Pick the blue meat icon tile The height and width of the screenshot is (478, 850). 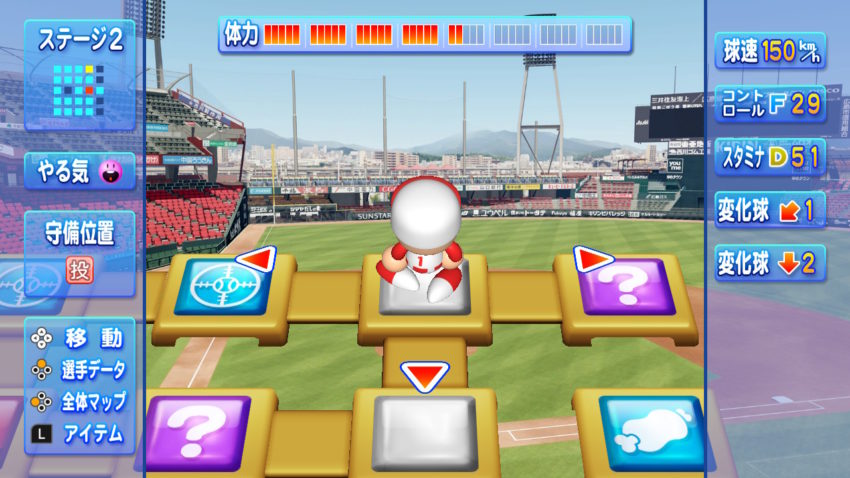(653, 432)
